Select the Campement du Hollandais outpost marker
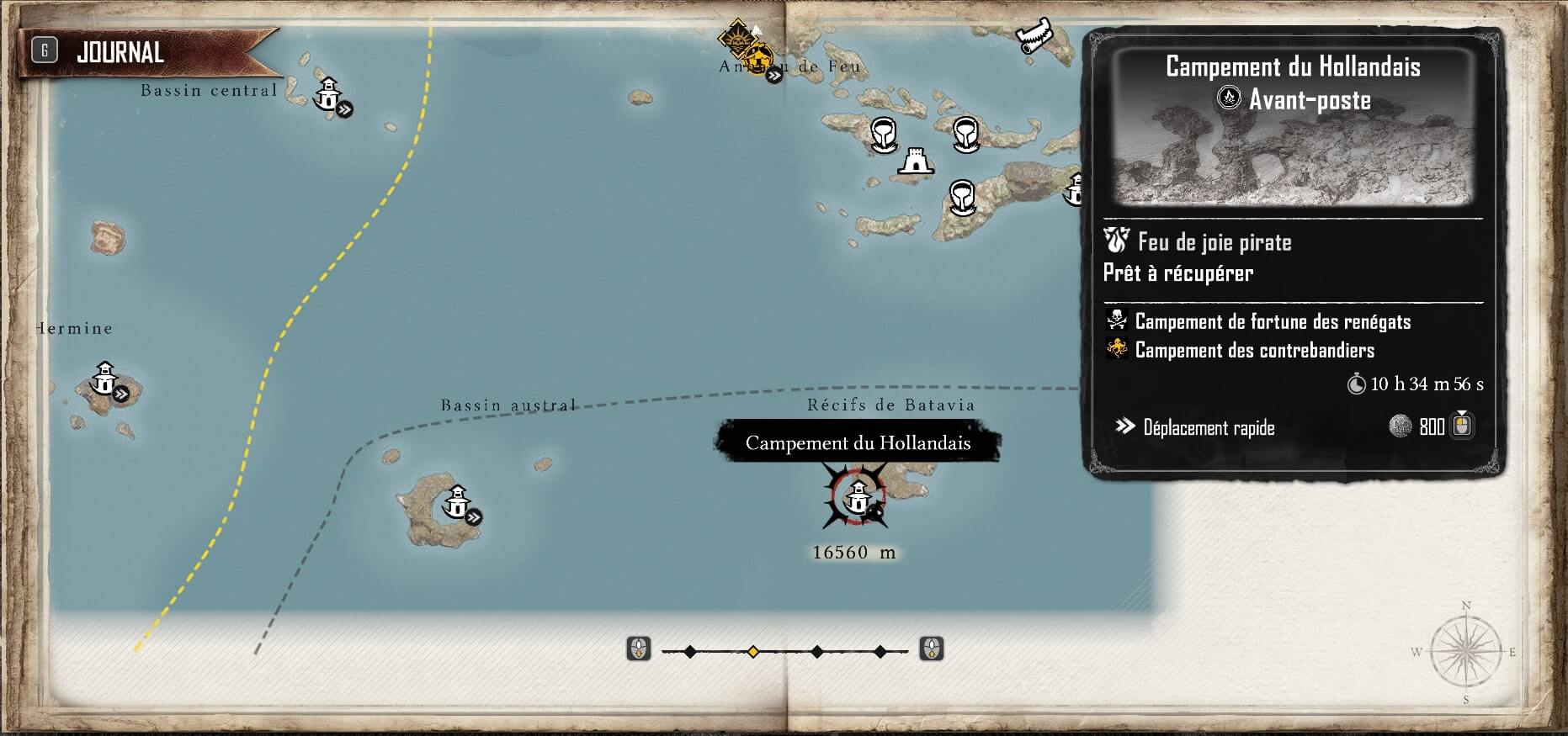The width and height of the screenshot is (1568, 736). coord(858,497)
